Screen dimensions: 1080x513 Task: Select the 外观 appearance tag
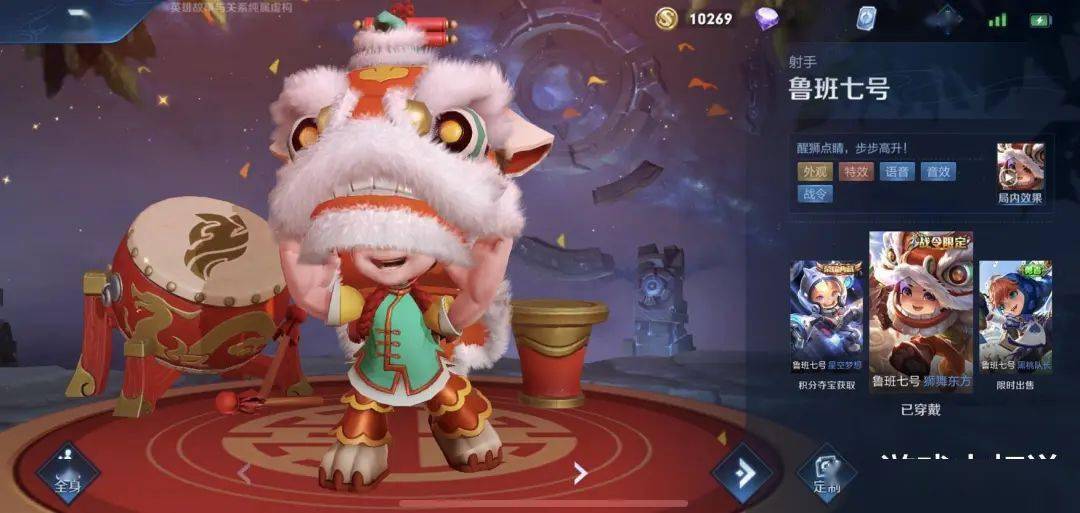tap(815, 172)
